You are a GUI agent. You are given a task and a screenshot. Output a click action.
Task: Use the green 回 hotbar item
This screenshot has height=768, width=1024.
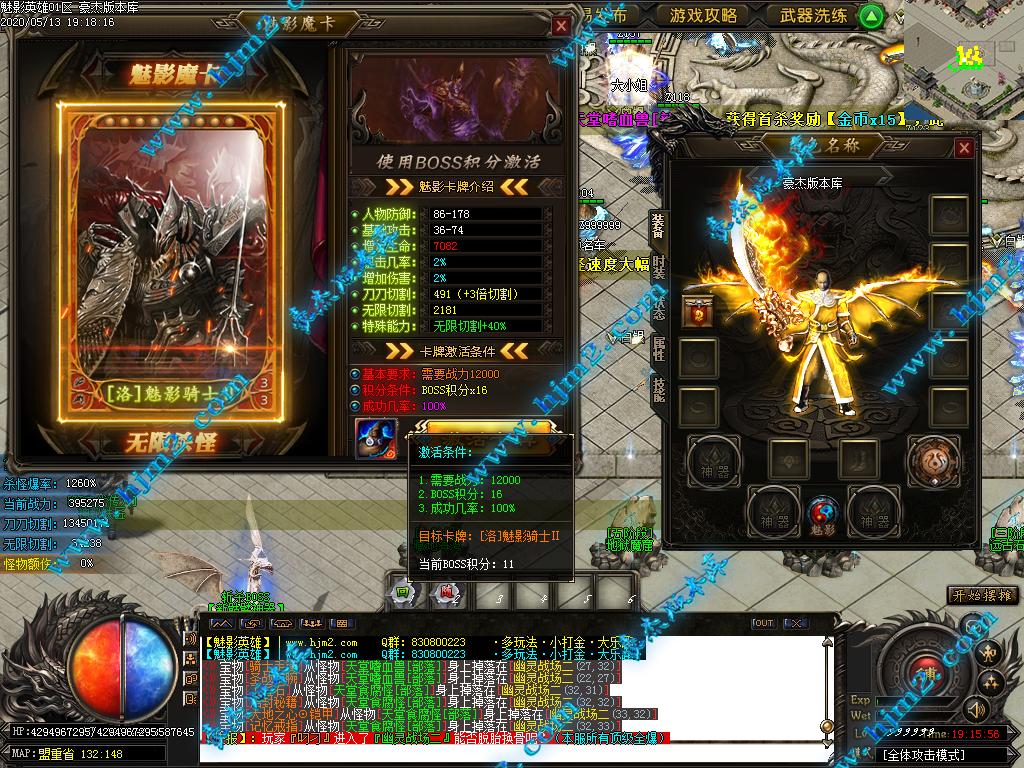[401, 593]
